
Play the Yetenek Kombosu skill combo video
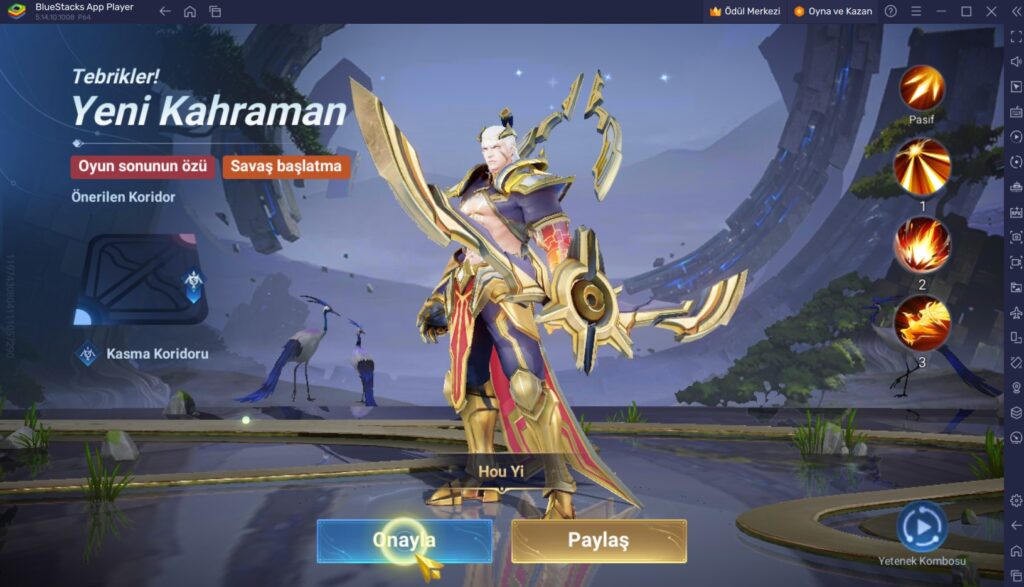click(x=921, y=526)
